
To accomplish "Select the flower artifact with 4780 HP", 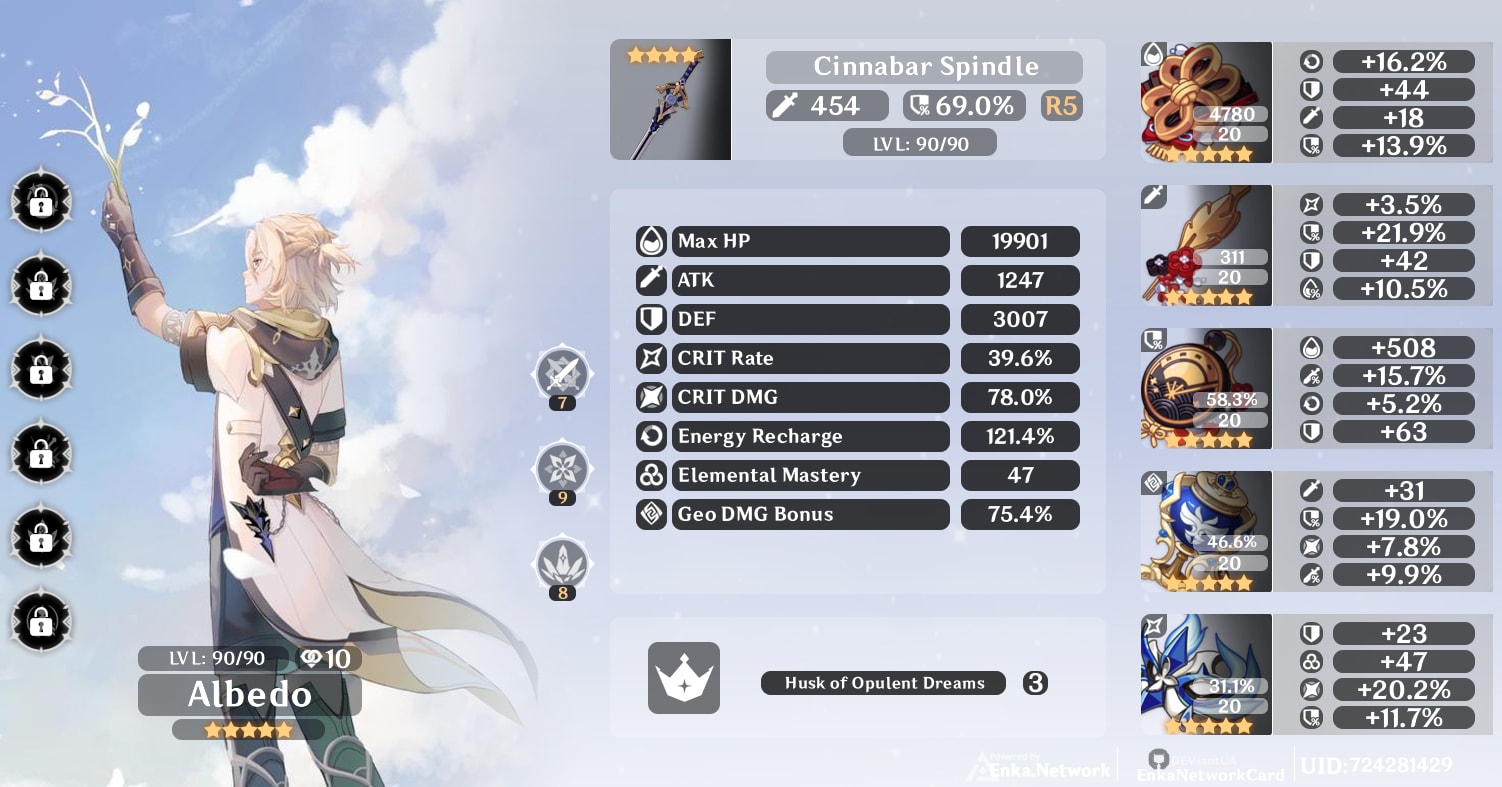I will [1205, 102].
